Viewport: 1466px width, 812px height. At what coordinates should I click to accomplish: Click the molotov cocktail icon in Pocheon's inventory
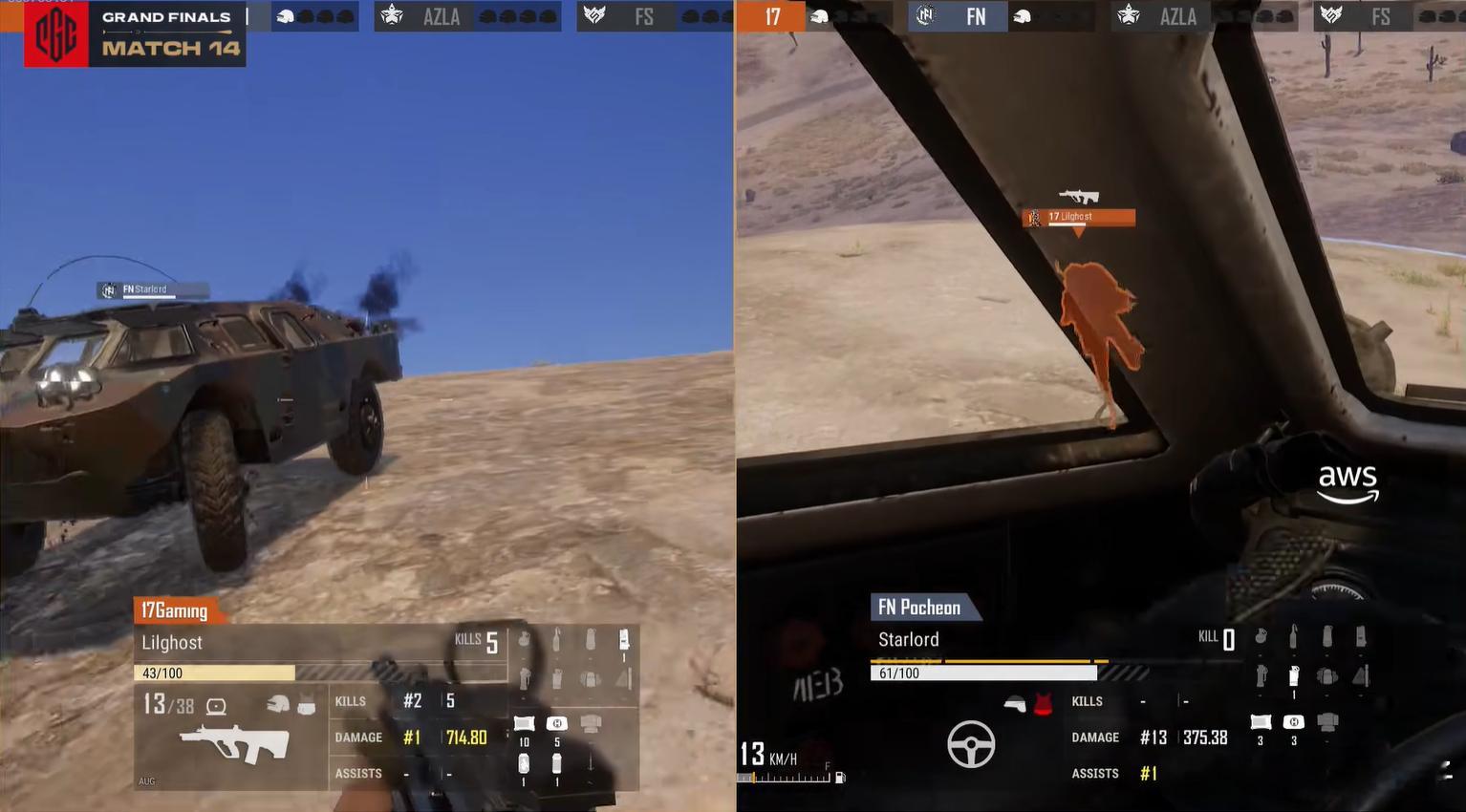(1293, 636)
